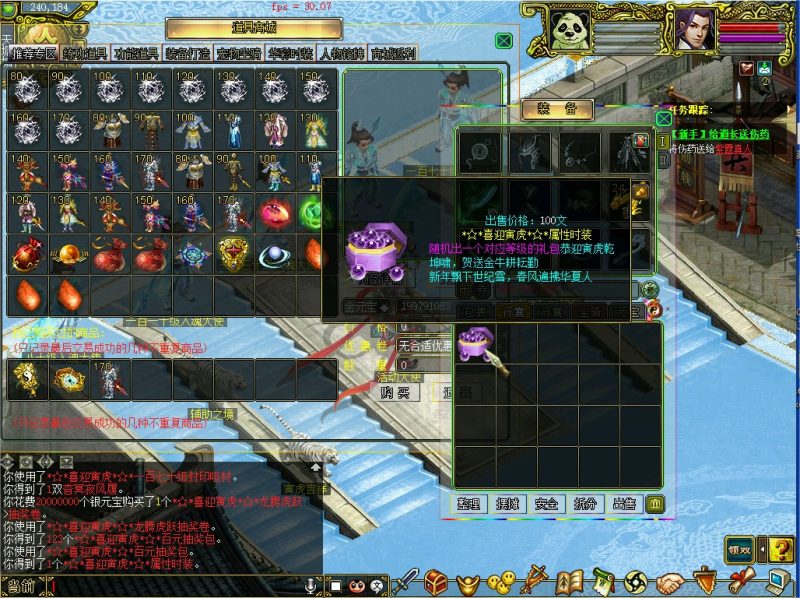This screenshot has height=598, width=800.
Task: Select the 装备打造 tab
Action: 188,53
